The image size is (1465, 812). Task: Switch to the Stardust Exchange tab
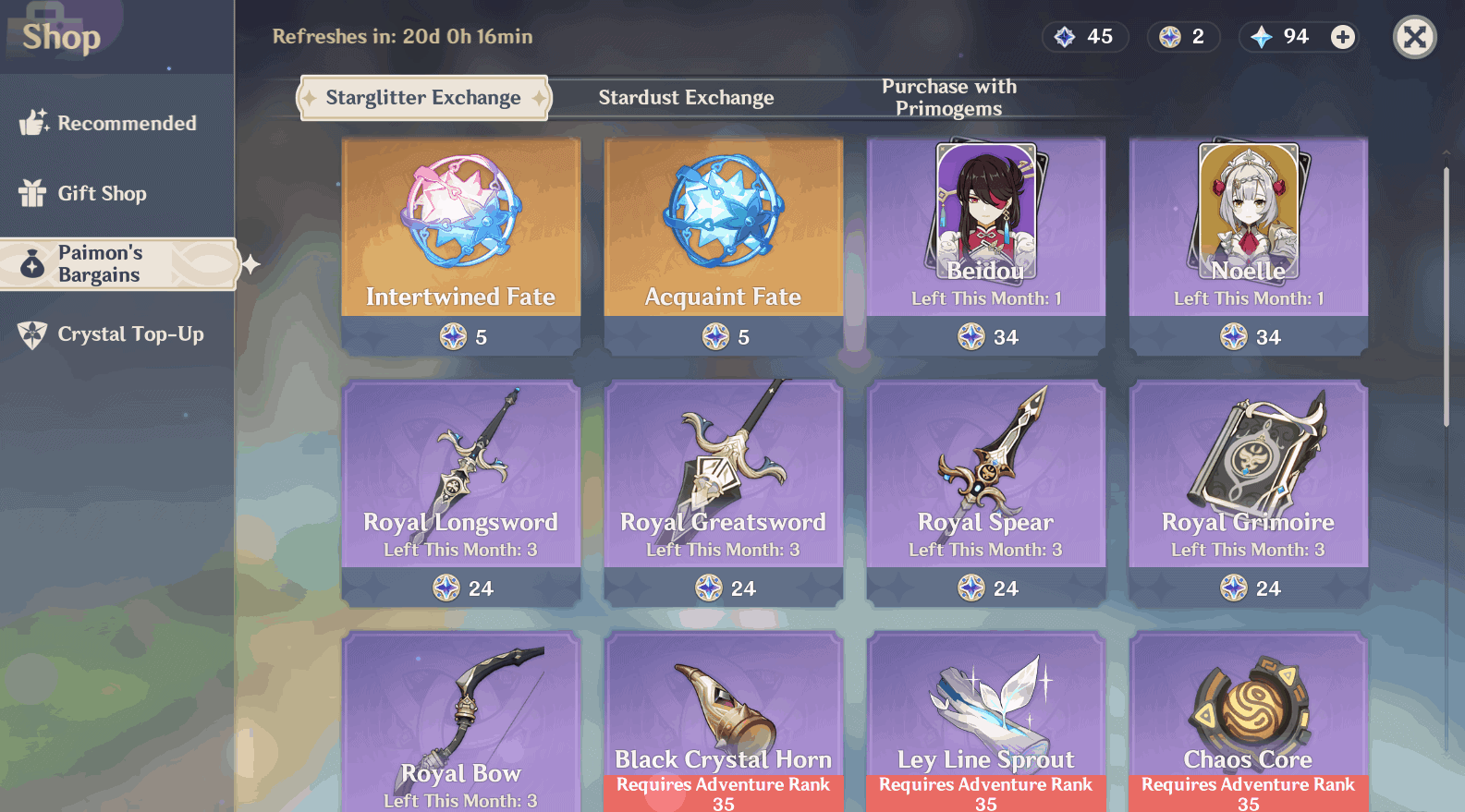[686, 97]
